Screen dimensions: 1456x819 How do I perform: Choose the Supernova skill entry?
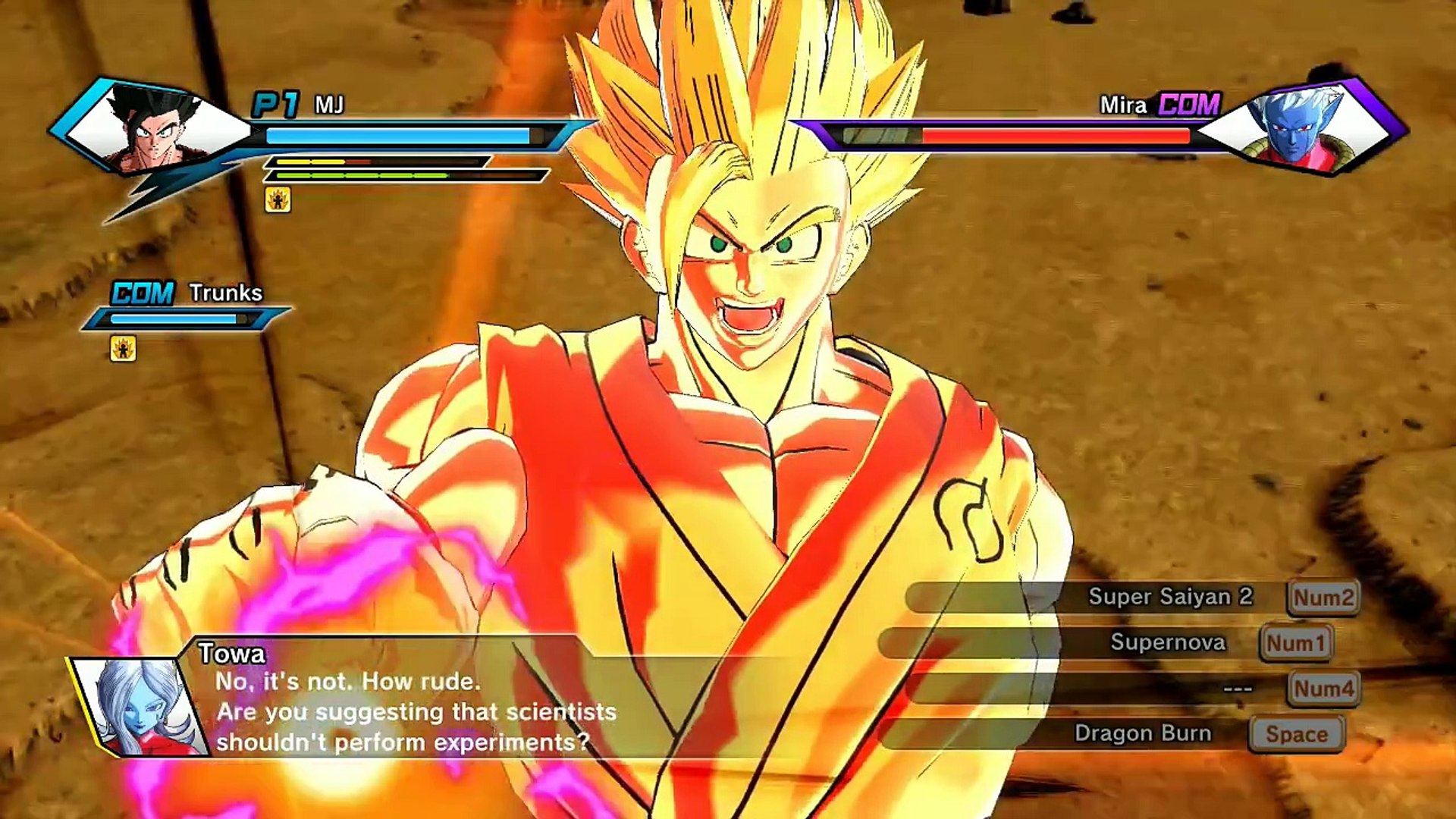coord(1168,642)
